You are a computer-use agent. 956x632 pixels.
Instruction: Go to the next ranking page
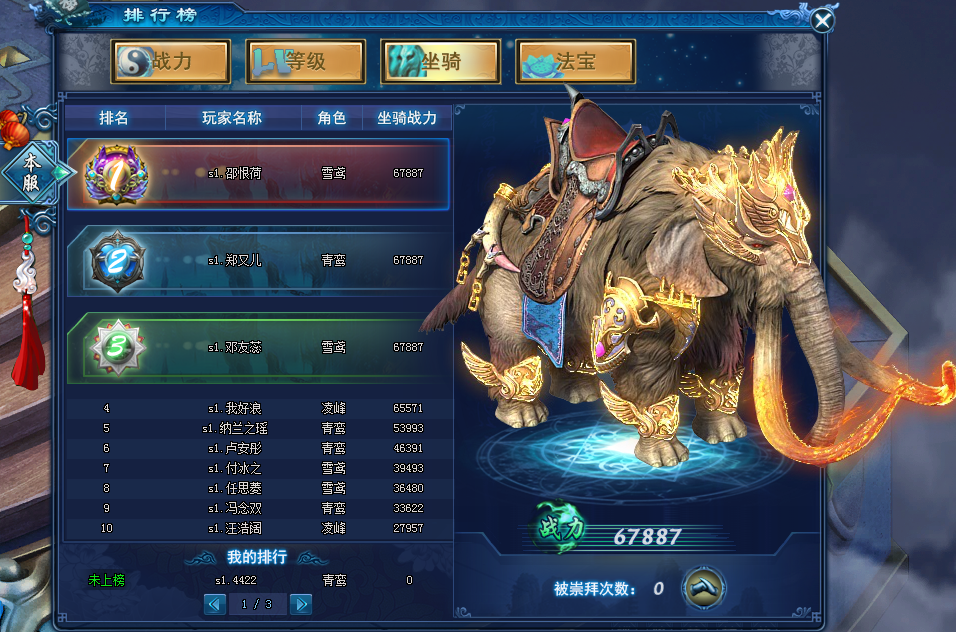coord(300,604)
